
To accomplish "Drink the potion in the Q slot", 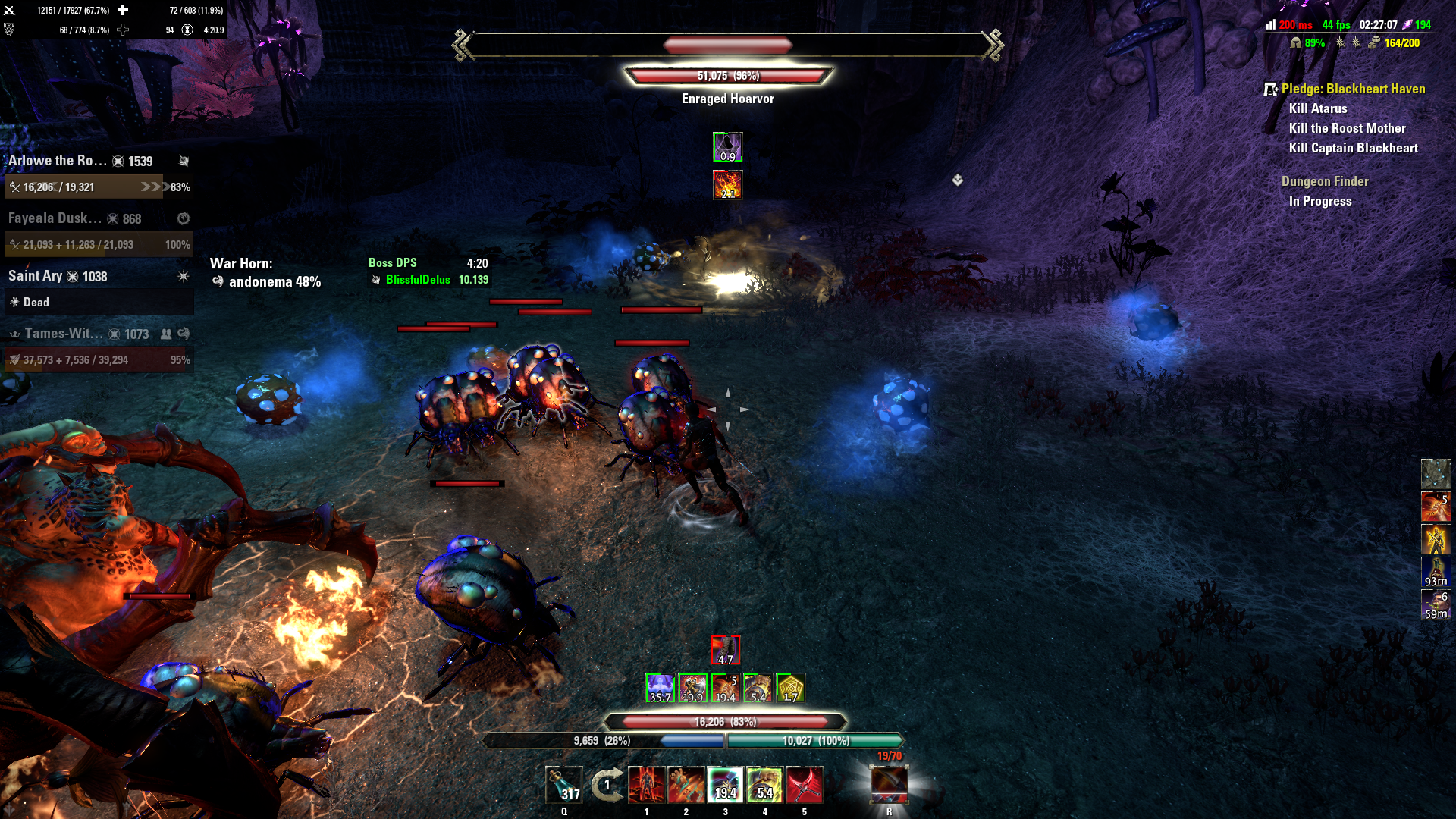I will click(564, 786).
